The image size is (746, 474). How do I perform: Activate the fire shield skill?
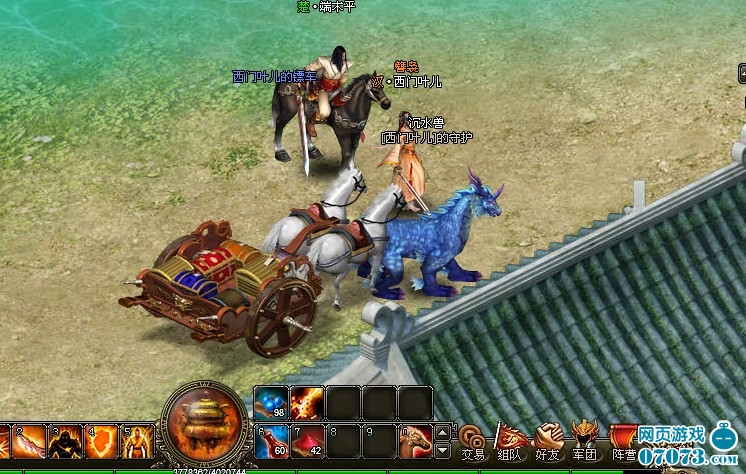point(102,442)
